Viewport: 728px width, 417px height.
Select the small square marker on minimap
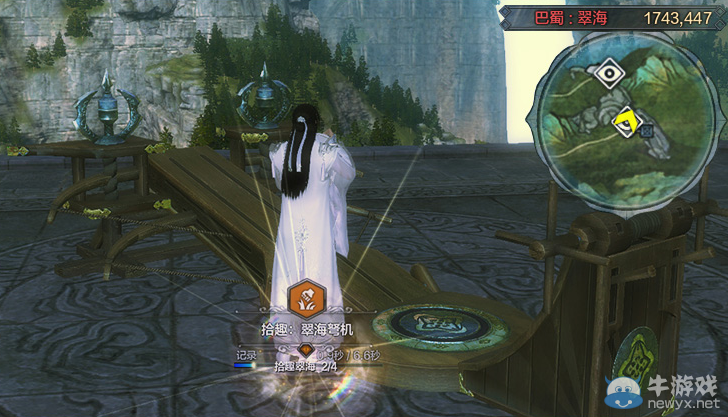pos(646,130)
